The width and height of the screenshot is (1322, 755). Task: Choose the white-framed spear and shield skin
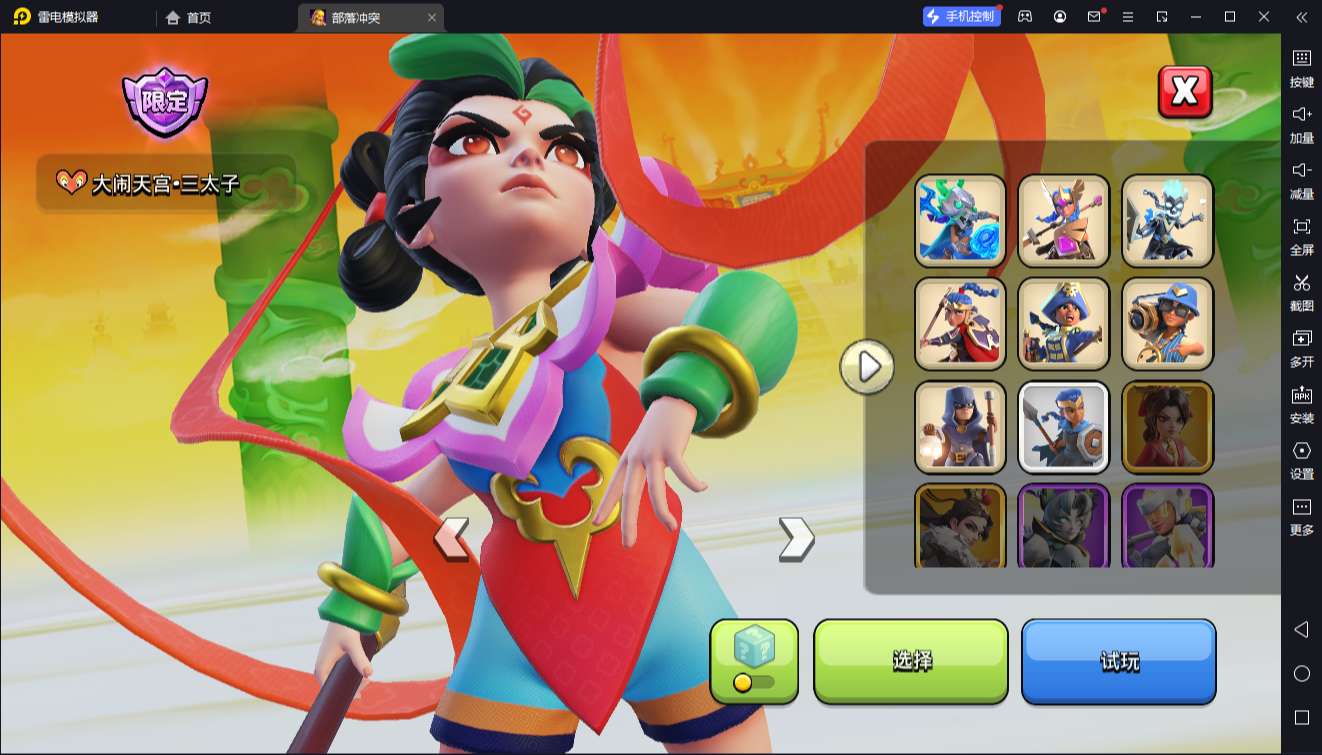(x=1063, y=427)
